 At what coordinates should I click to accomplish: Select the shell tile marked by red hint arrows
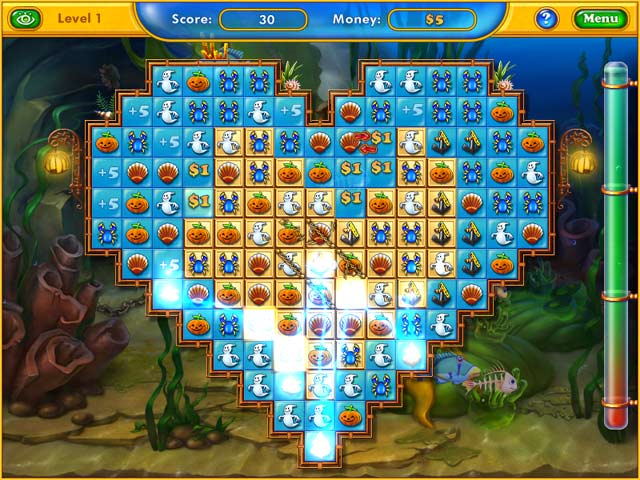pos(351,141)
